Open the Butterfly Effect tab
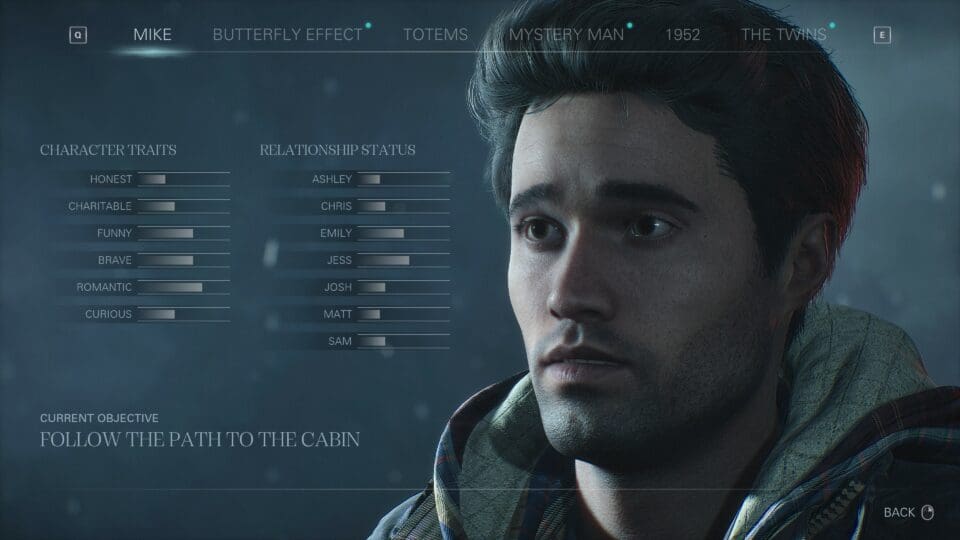 pyautogui.click(x=287, y=35)
